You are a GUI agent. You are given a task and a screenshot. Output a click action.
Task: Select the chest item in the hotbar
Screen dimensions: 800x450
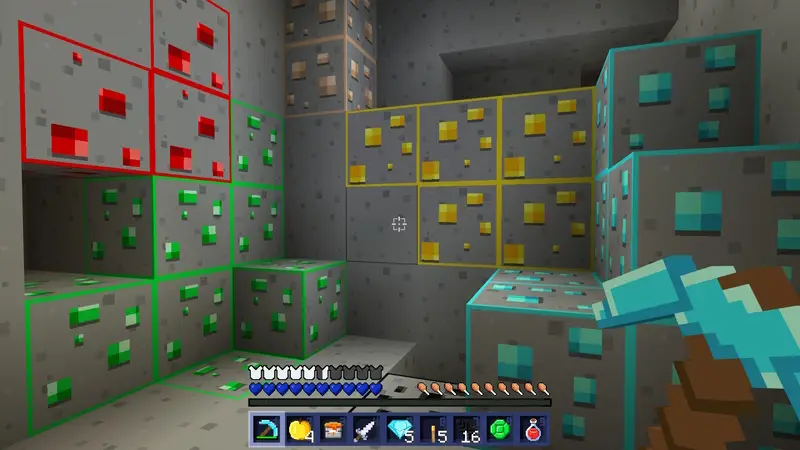tap(331, 431)
